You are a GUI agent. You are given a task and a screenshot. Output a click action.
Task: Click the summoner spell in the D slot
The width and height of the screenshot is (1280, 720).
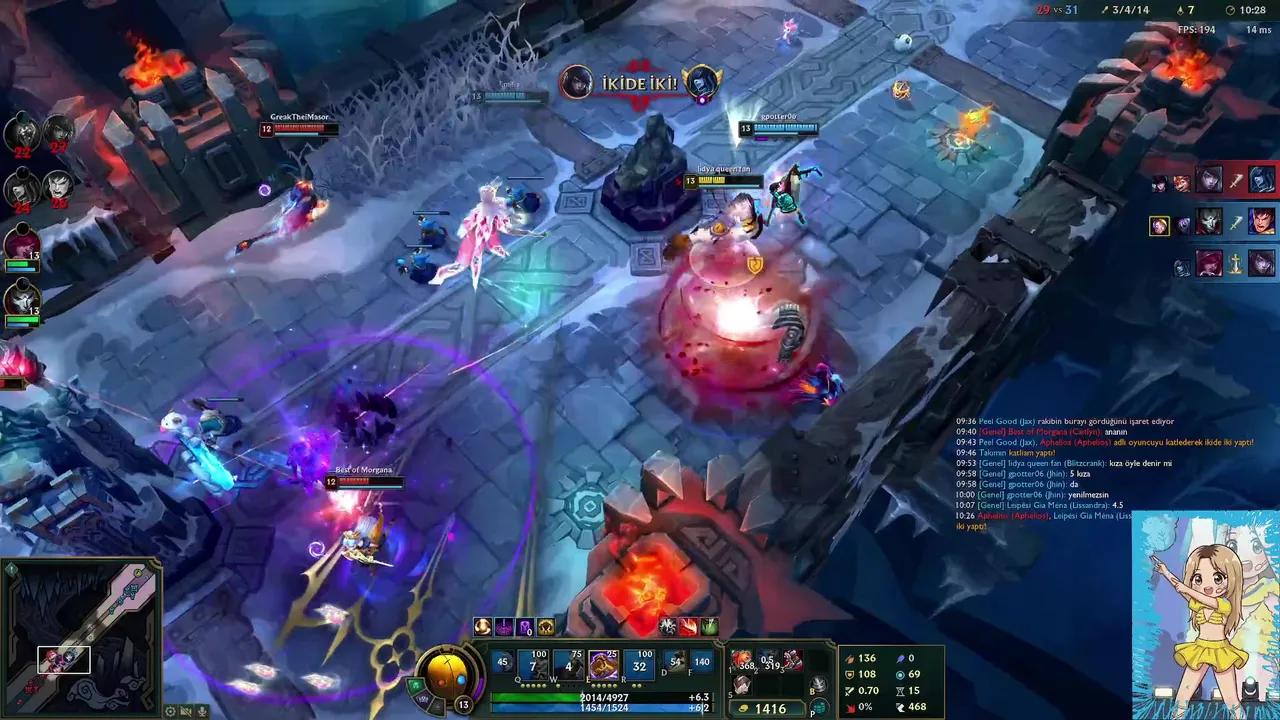click(x=676, y=663)
